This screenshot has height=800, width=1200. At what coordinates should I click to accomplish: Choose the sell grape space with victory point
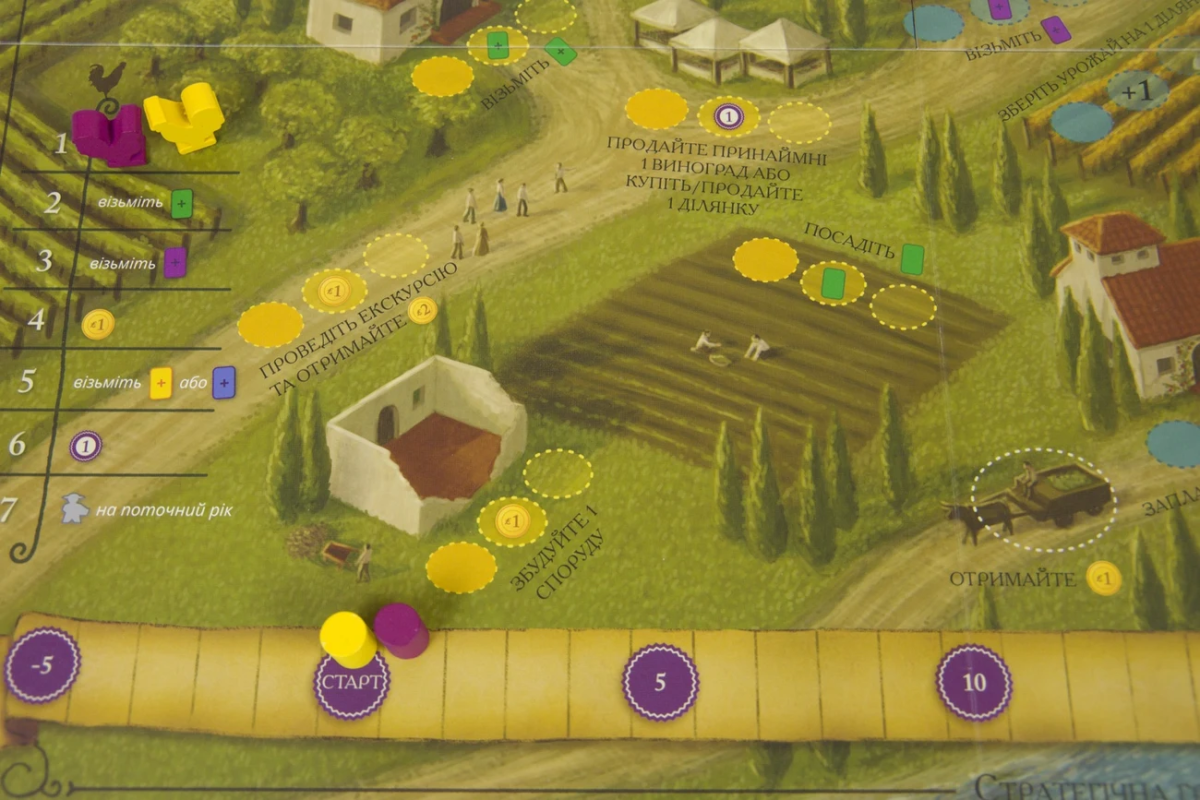coord(728,117)
